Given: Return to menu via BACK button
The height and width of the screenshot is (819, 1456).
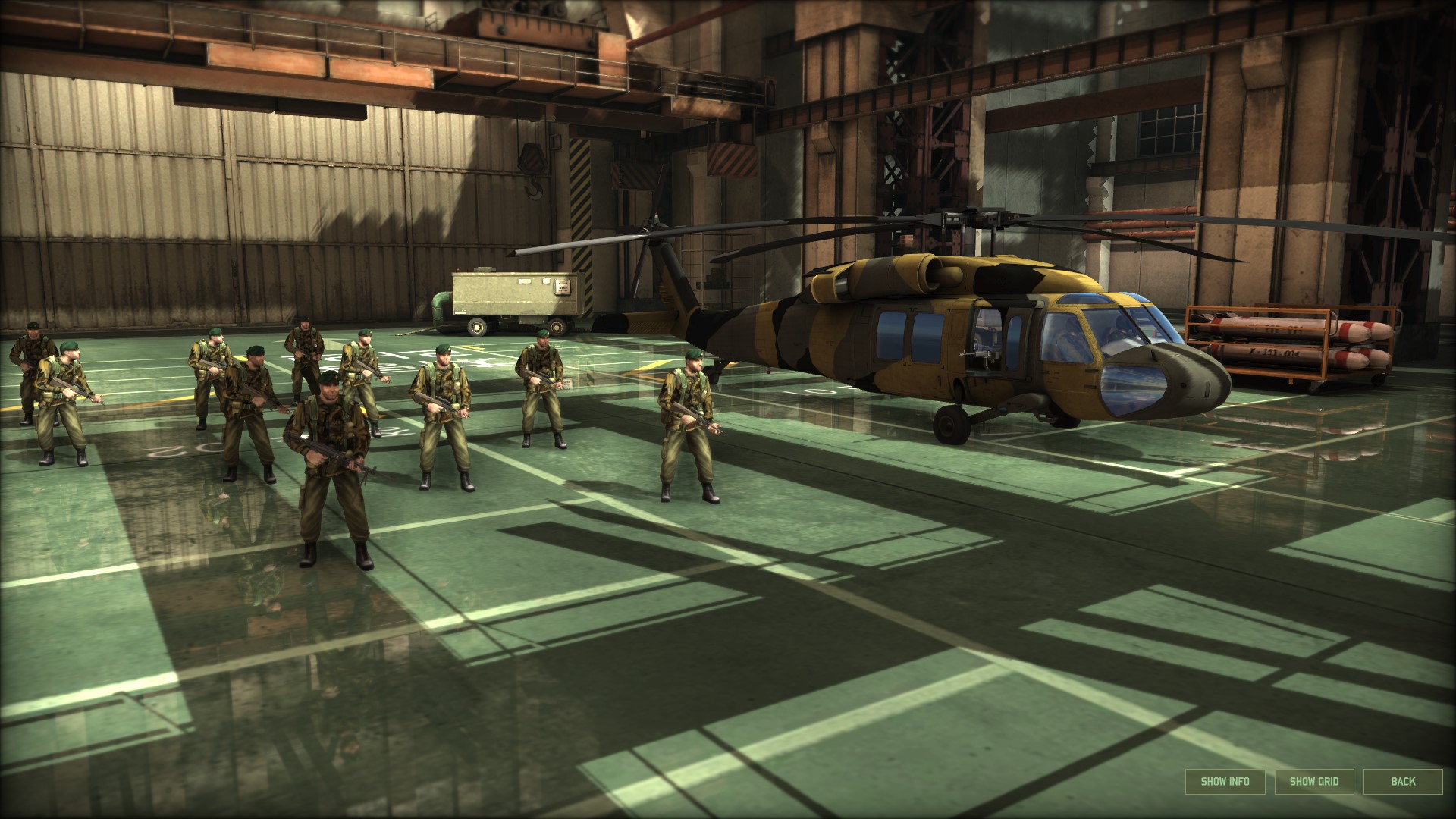Looking at the screenshot, I should click(x=1404, y=780).
